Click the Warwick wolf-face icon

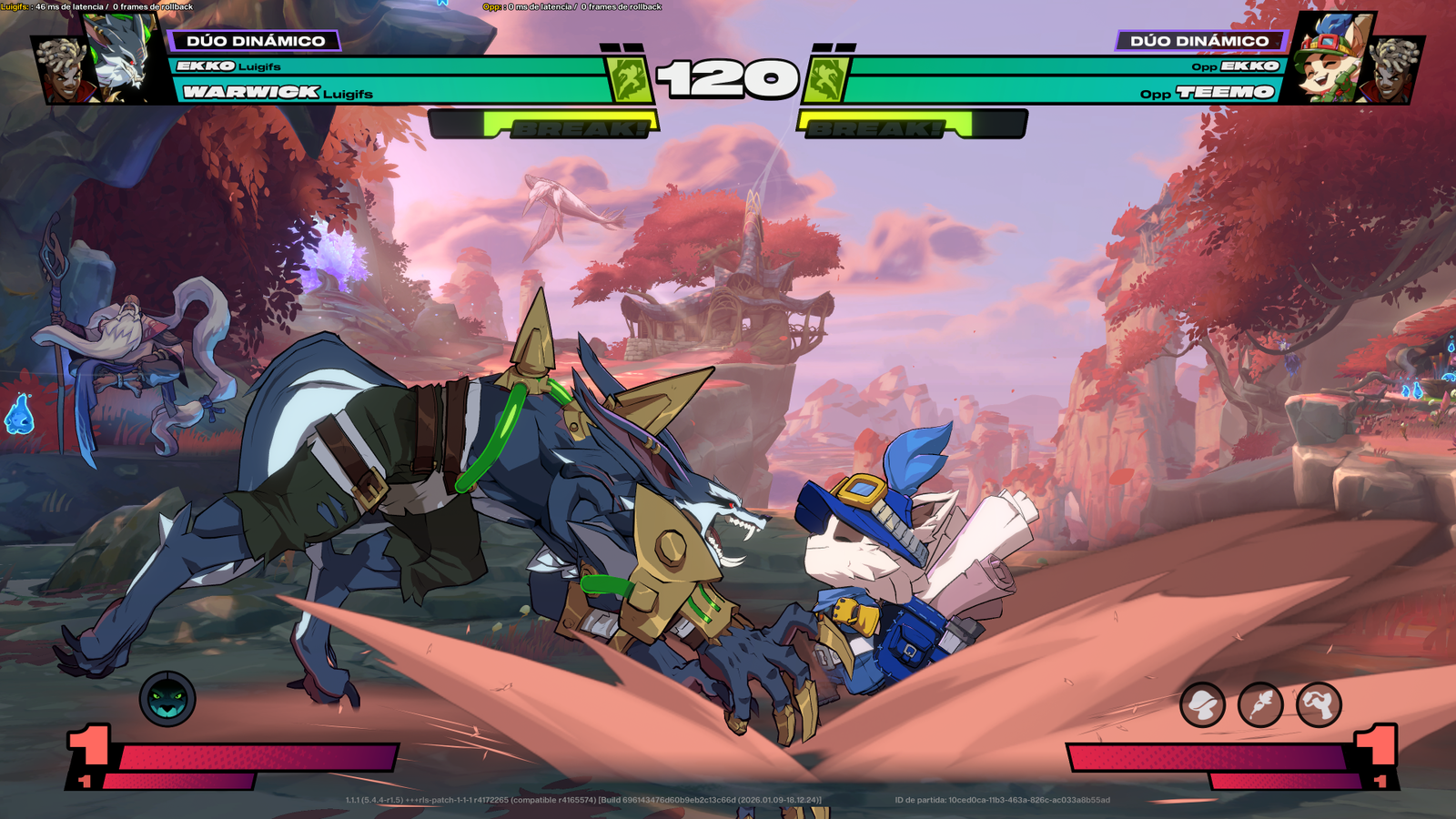(x=167, y=699)
